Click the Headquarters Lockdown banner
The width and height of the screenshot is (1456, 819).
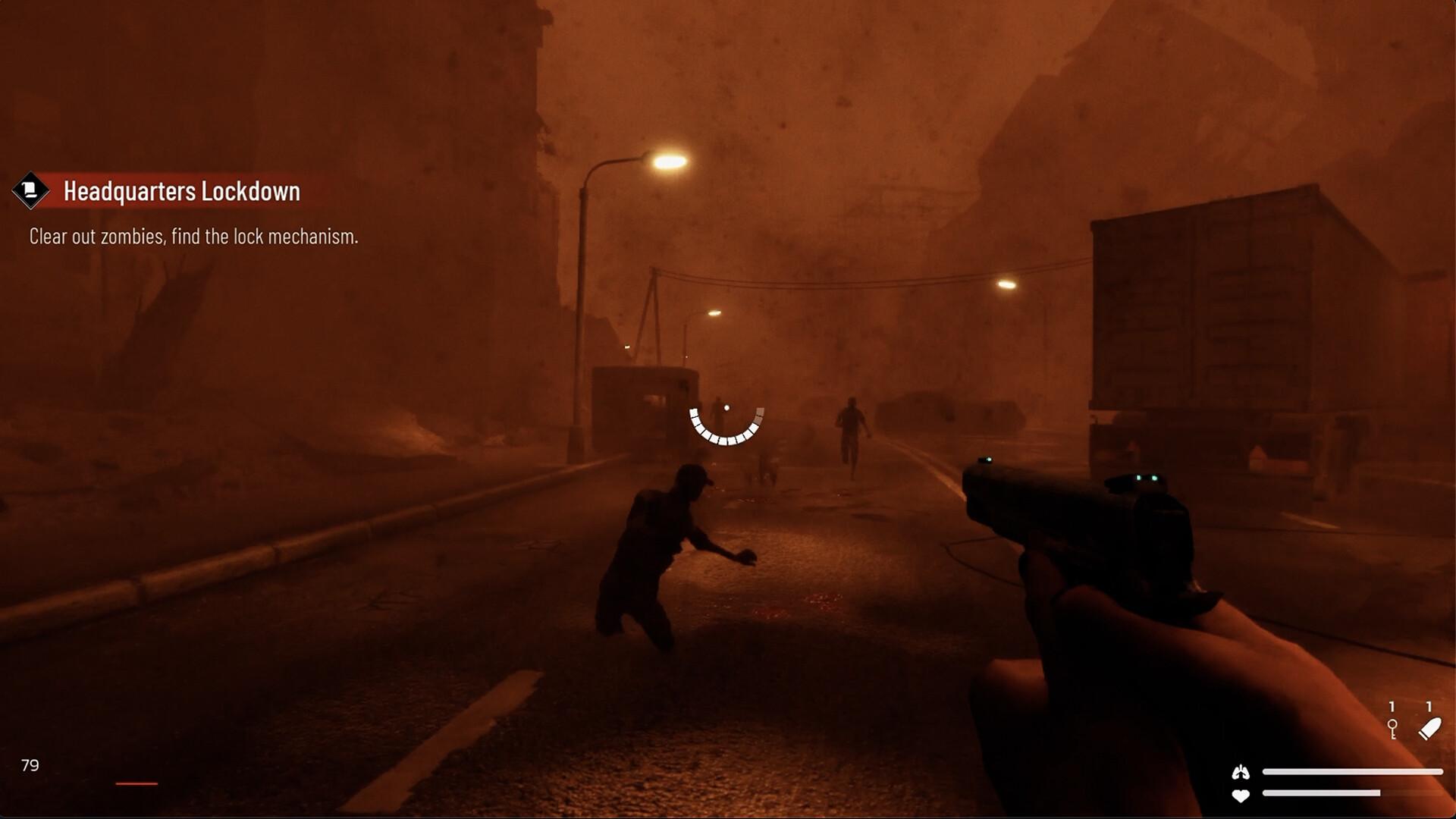pyautogui.click(x=182, y=192)
